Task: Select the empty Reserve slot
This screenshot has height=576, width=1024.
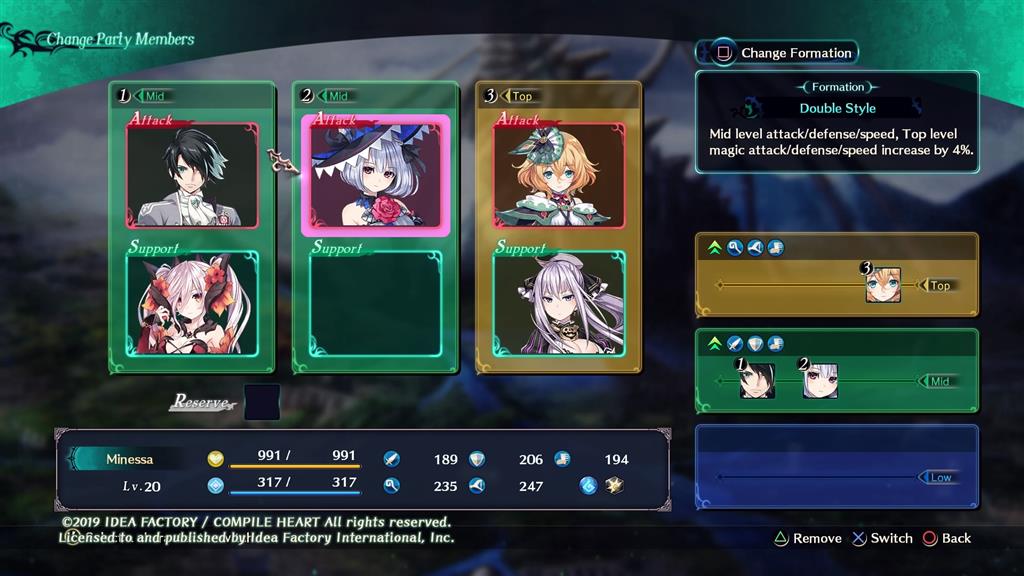Action: [x=262, y=402]
